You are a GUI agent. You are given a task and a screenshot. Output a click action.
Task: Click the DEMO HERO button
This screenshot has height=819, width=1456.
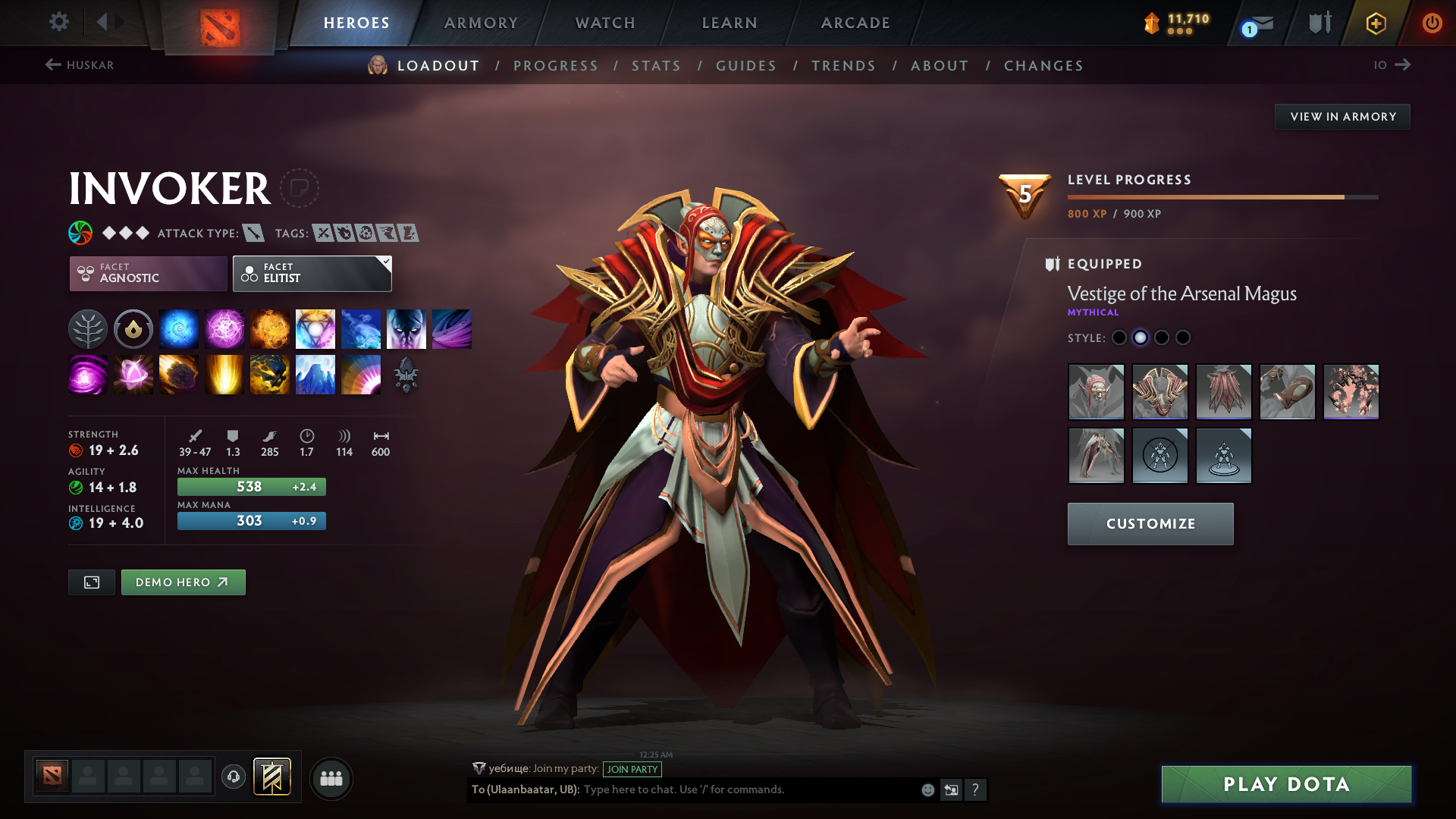coord(183,582)
